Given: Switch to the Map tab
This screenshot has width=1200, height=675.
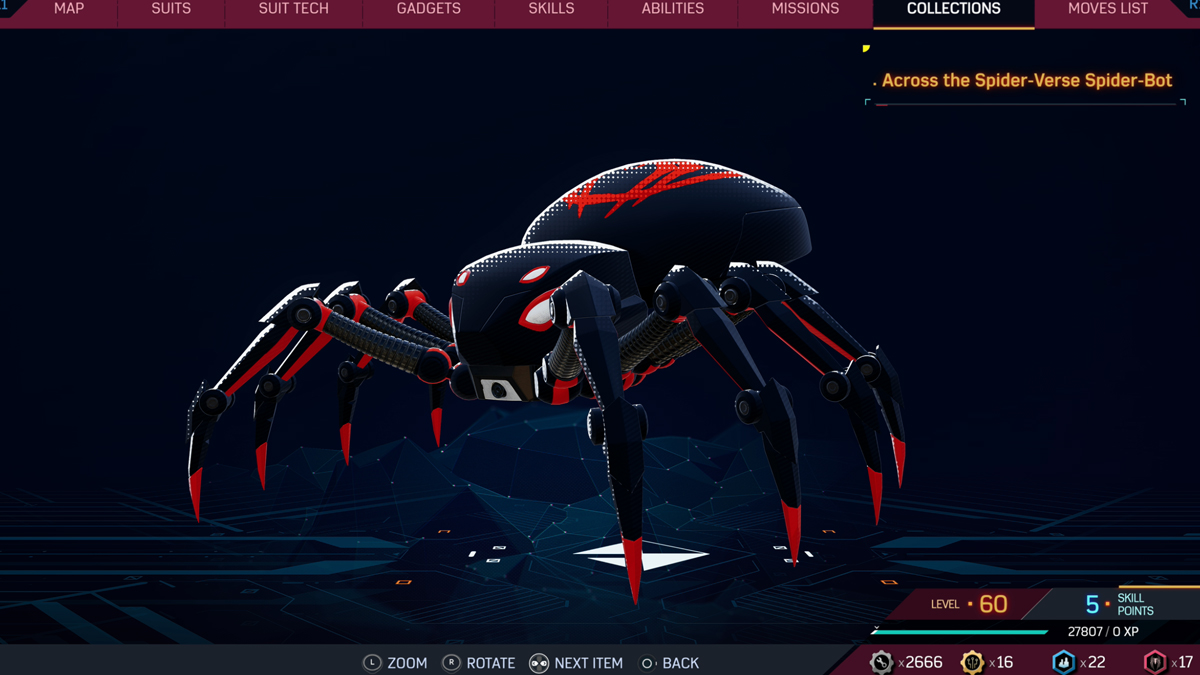Looking at the screenshot, I should (69, 9).
